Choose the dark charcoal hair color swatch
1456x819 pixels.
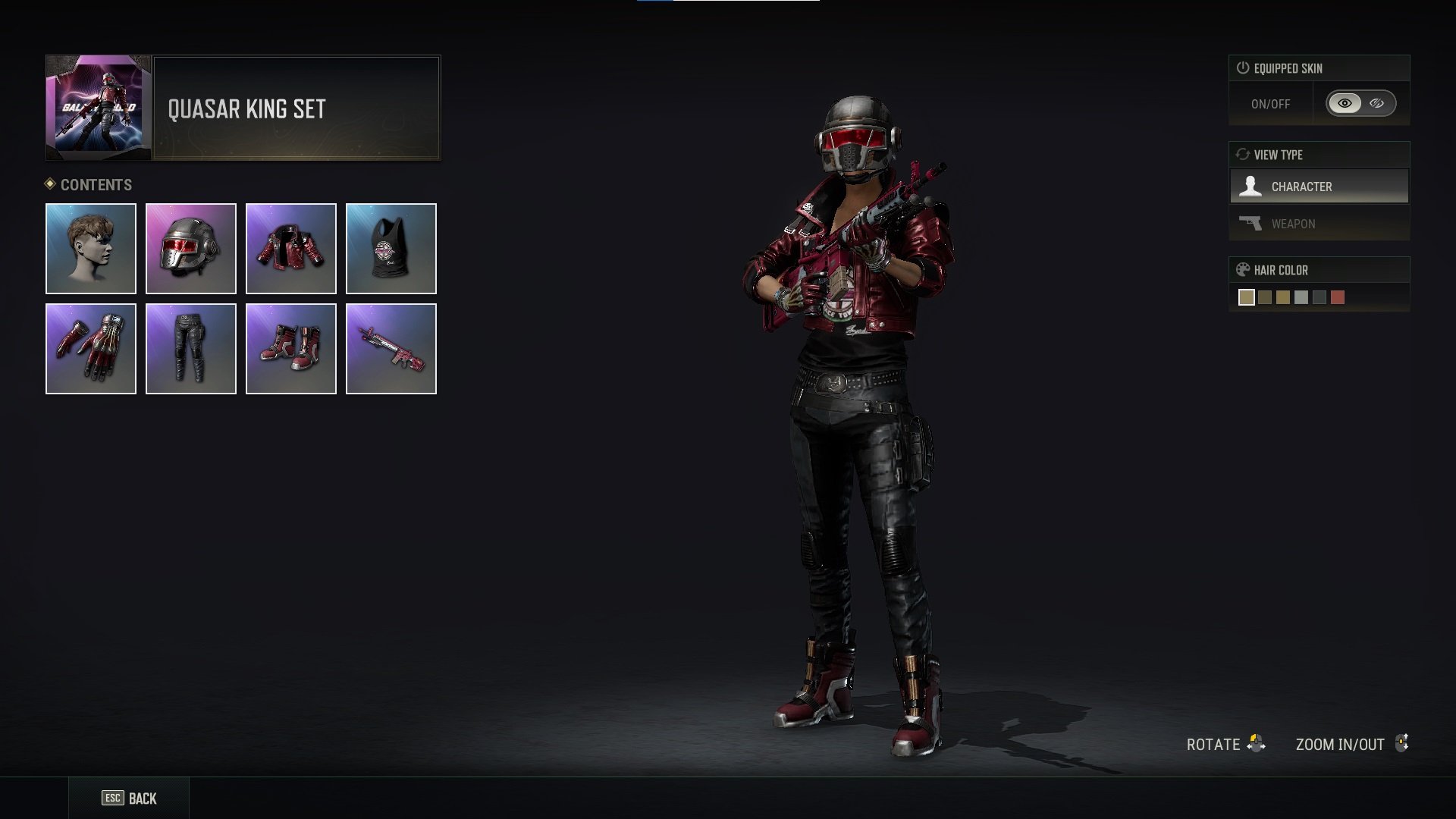[x=1319, y=297]
